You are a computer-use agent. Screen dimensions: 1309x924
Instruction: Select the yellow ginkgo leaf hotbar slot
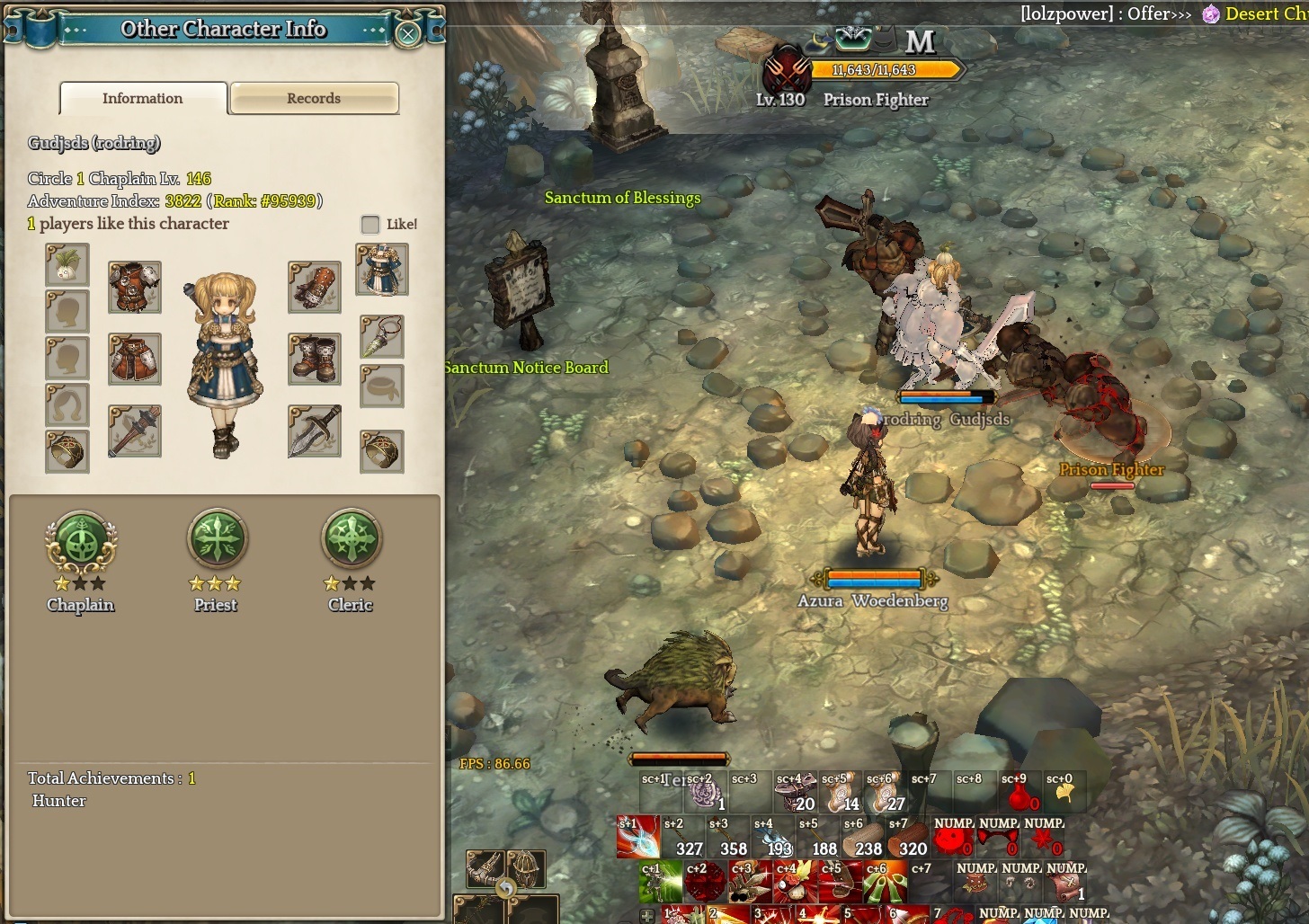[1064, 794]
